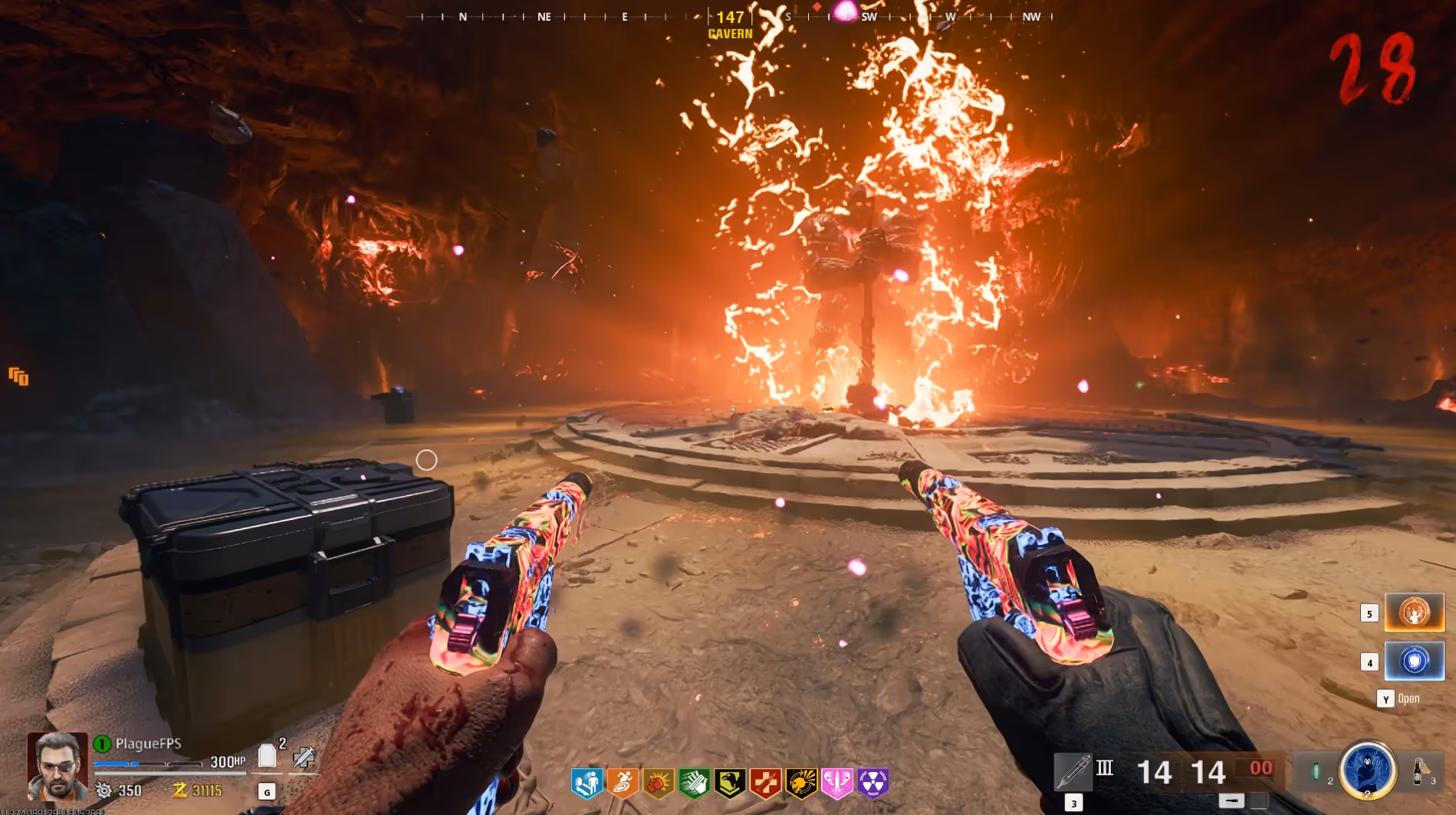Select the blue Quick Revive perk icon
1456x815 pixels.
[x=587, y=783]
